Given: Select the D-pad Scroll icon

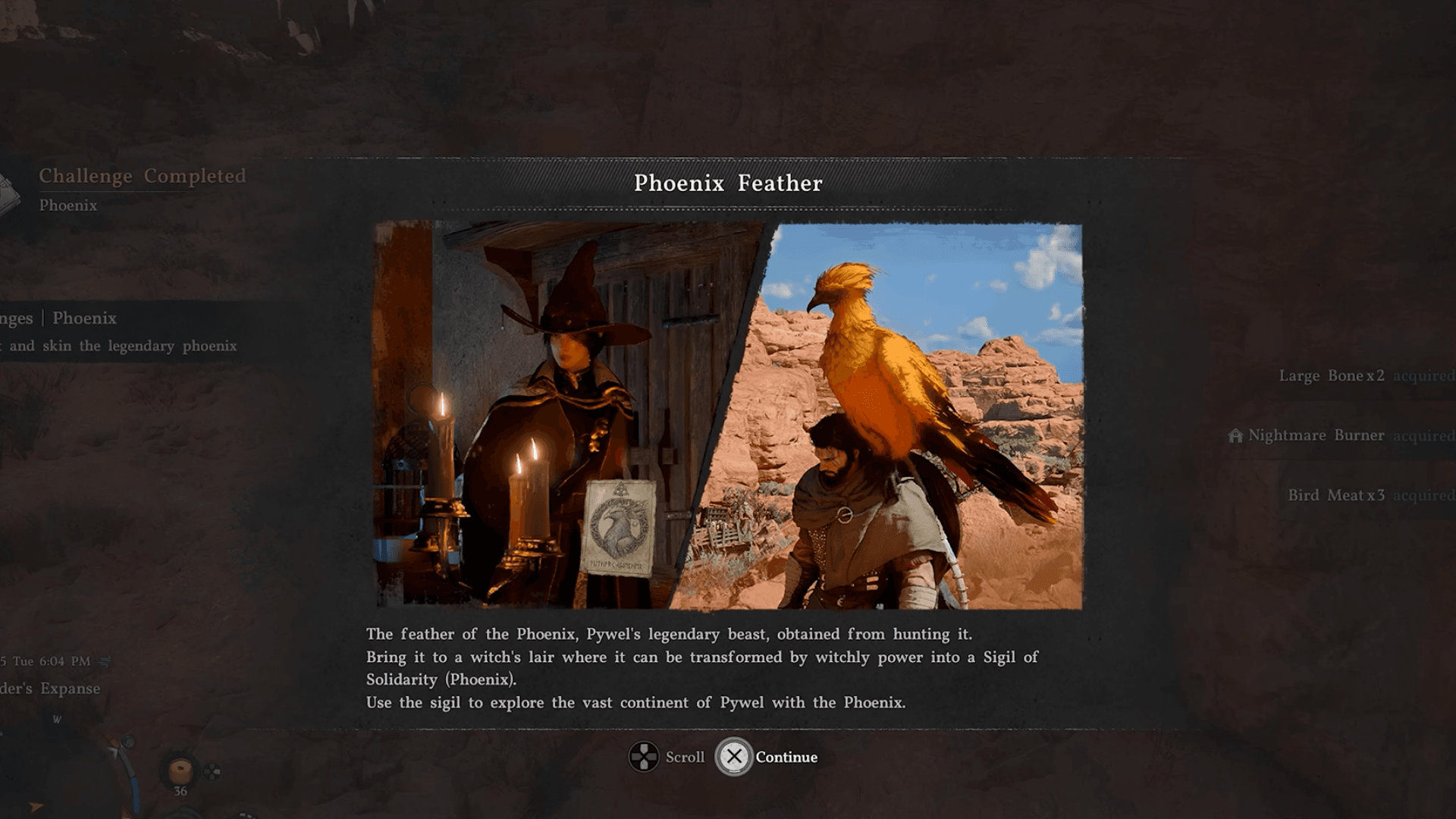Looking at the screenshot, I should coord(645,756).
